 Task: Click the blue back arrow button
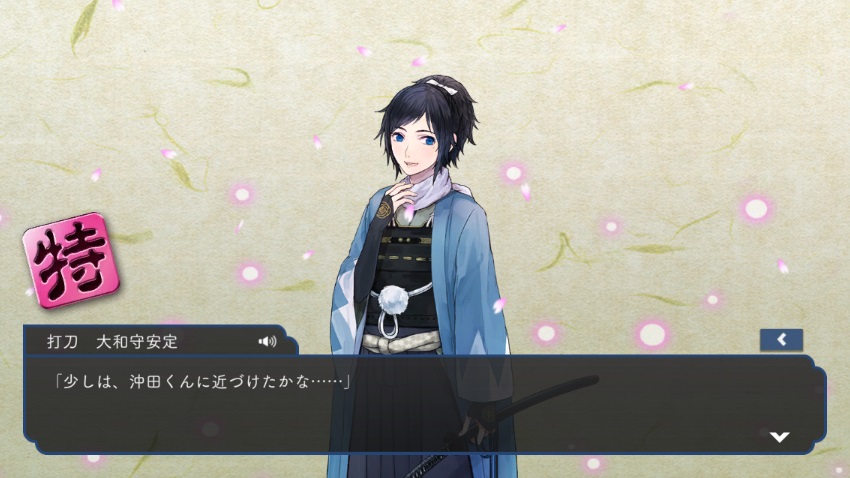click(781, 340)
